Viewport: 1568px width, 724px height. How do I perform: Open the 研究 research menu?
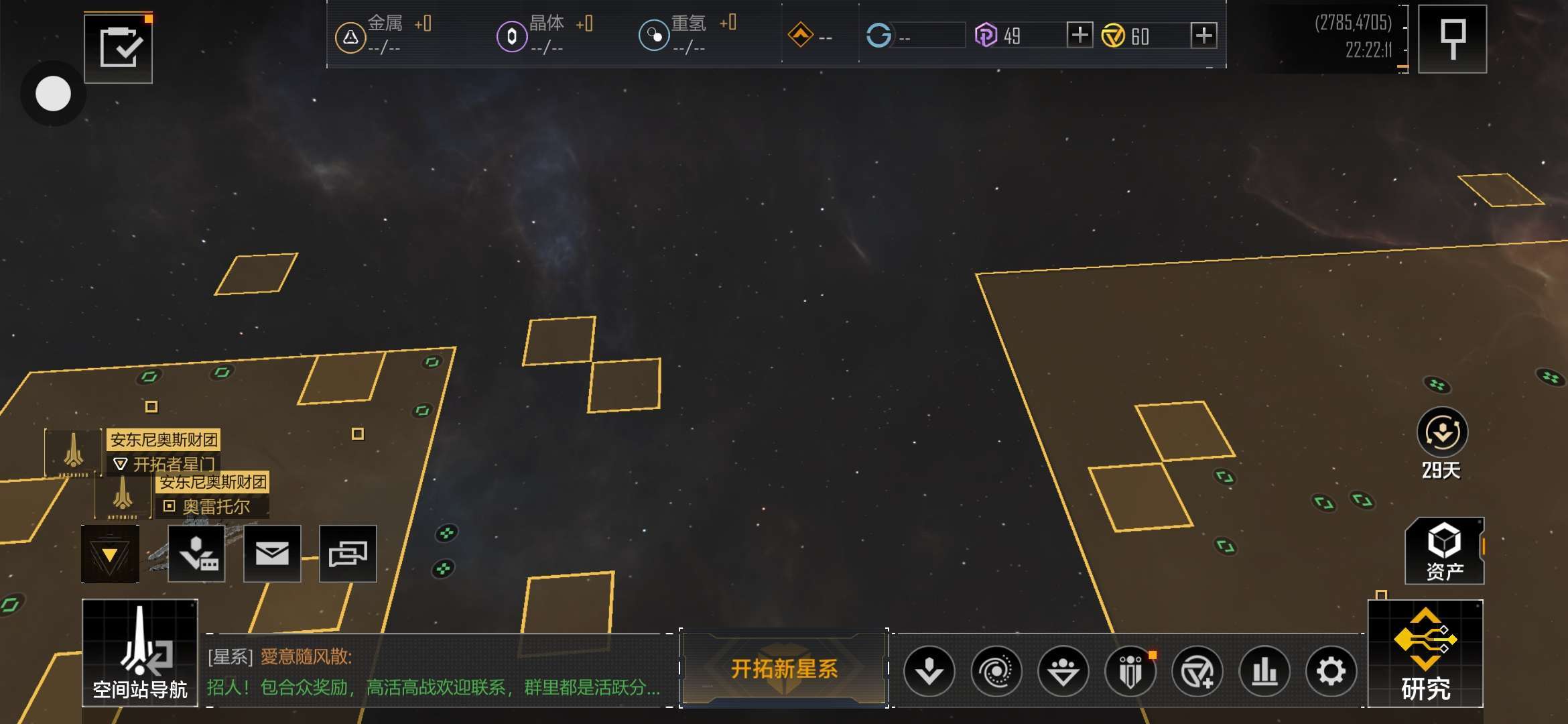[1425, 654]
